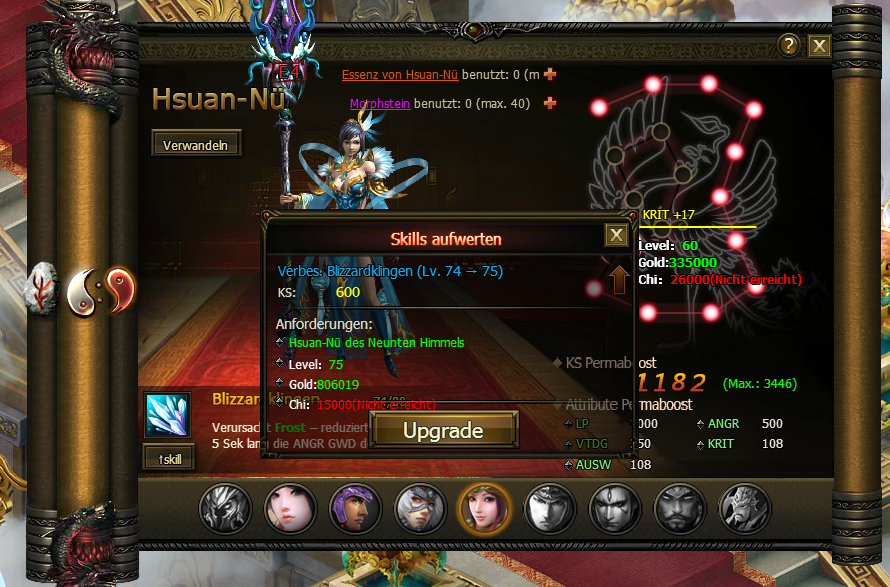This screenshot has width=890, height=587.
Task: Add Essenz von Hsuan-Nü with plus
Action: (550, 74)
